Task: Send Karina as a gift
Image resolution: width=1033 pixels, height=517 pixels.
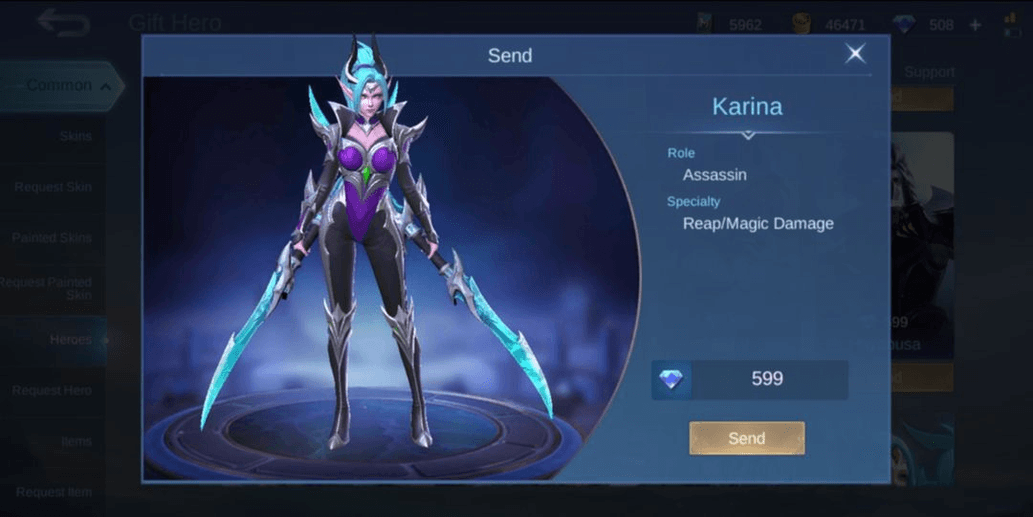Action: click(746, 438)
